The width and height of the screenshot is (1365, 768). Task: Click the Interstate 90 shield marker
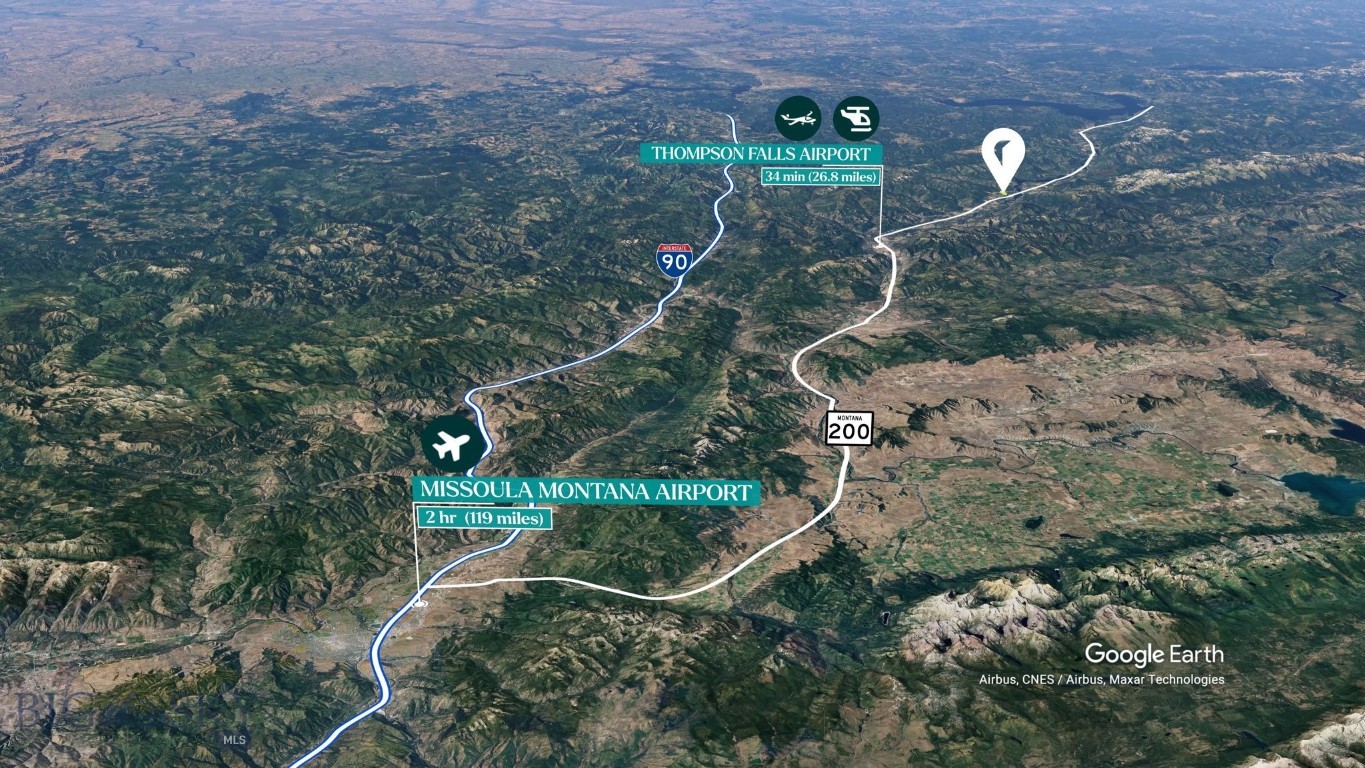pos(673,260)
